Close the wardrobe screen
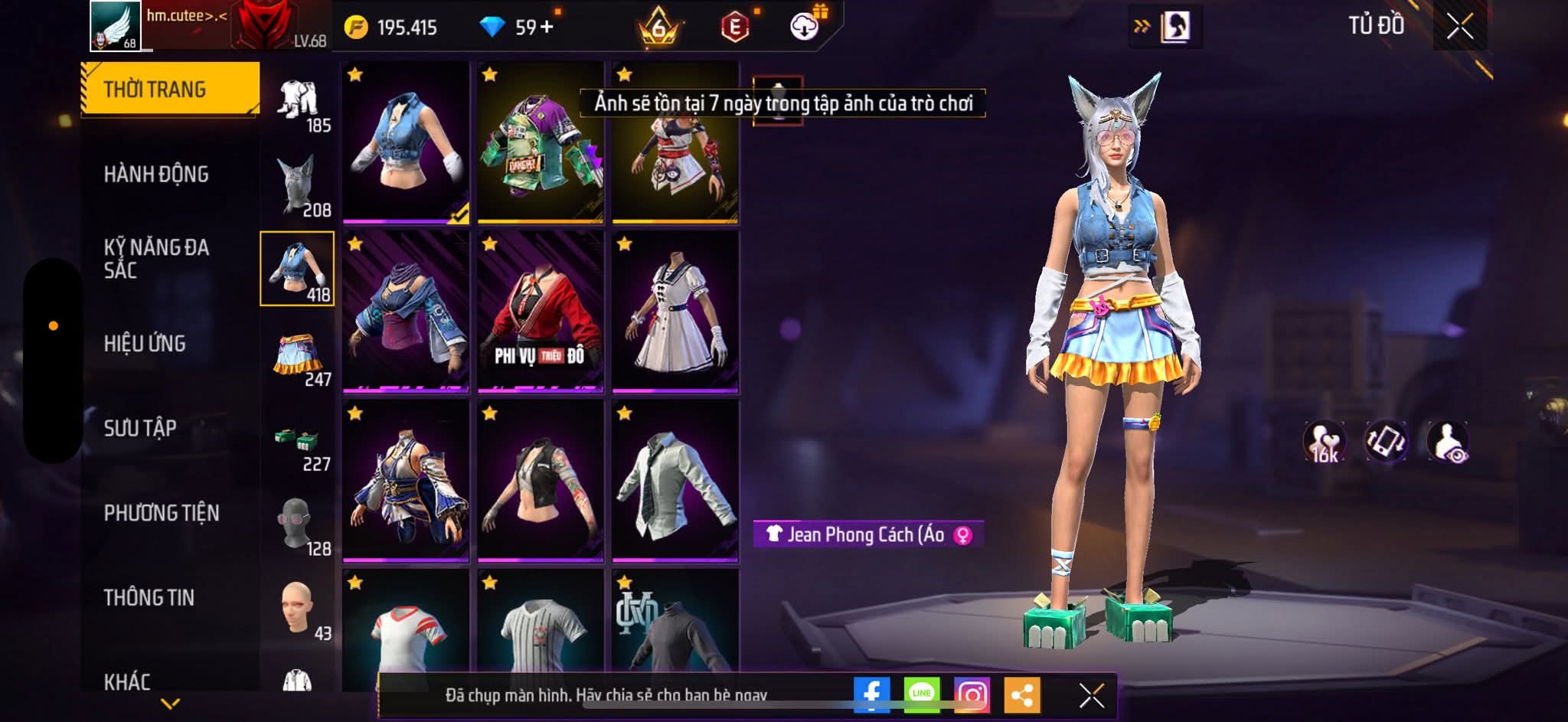 (x=1459, y=28)
